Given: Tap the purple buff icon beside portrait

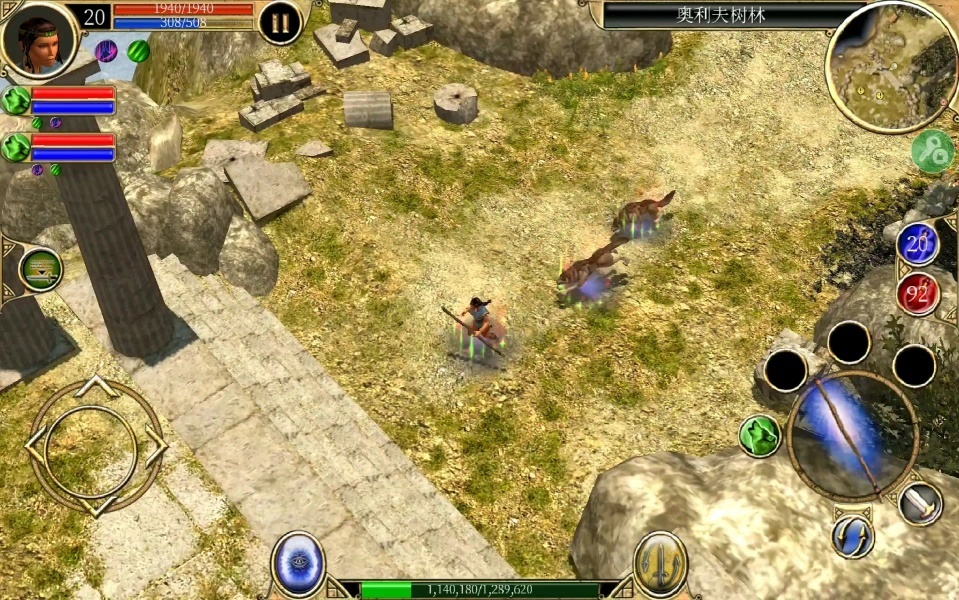Looking at the screenshot, I should click(106, 51).
